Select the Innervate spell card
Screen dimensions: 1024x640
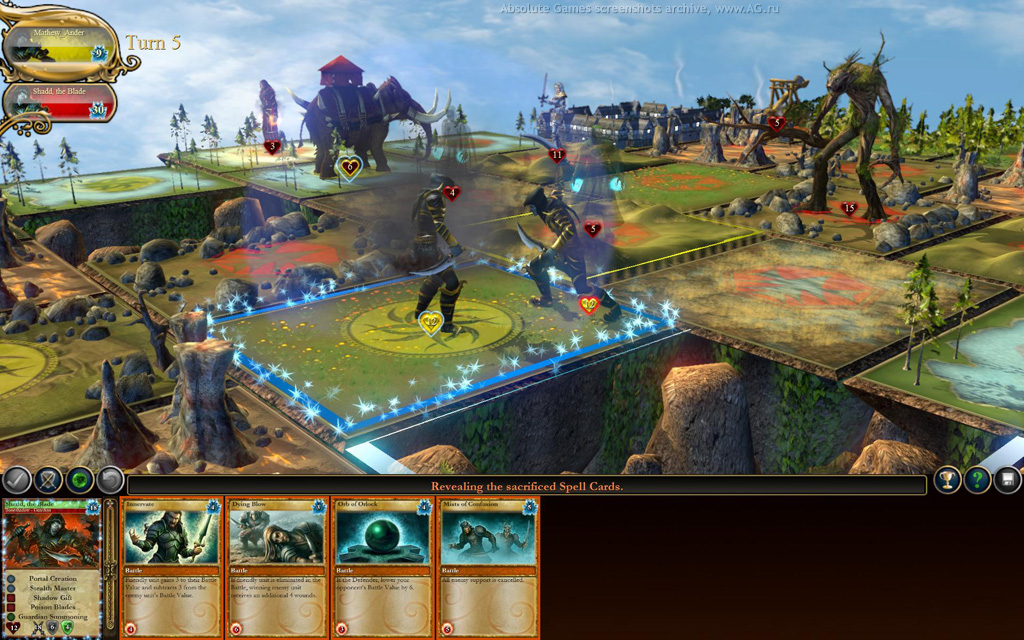coord(172,567)
